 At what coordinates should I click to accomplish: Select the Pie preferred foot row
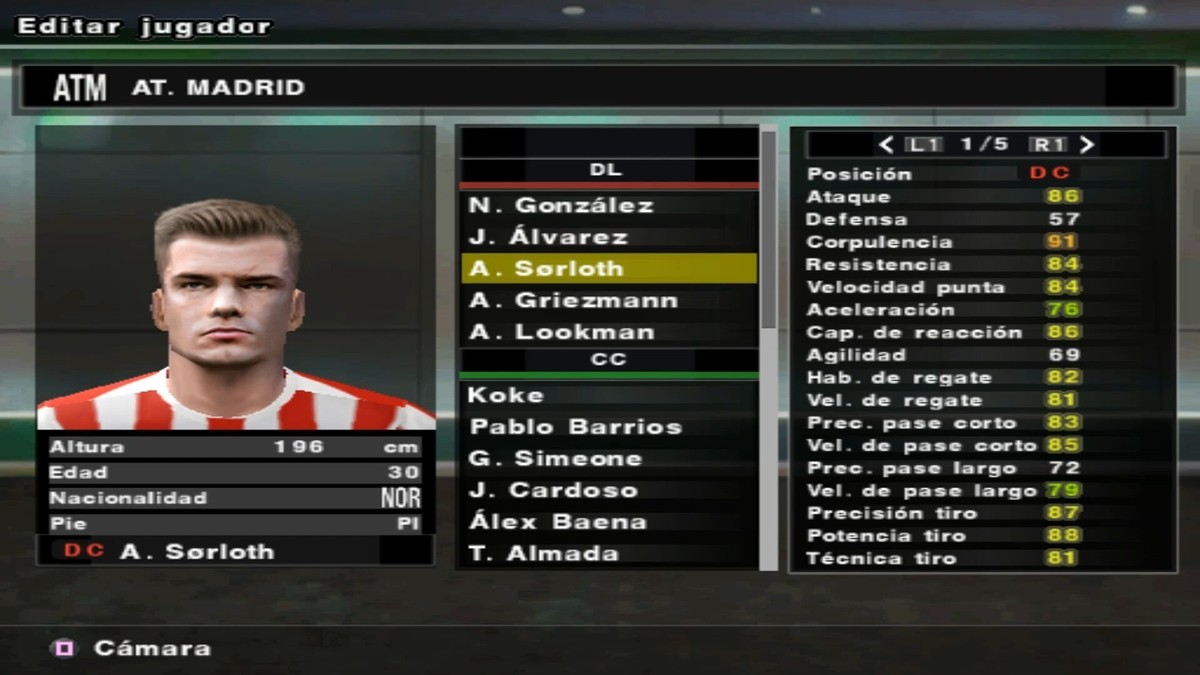235,523
